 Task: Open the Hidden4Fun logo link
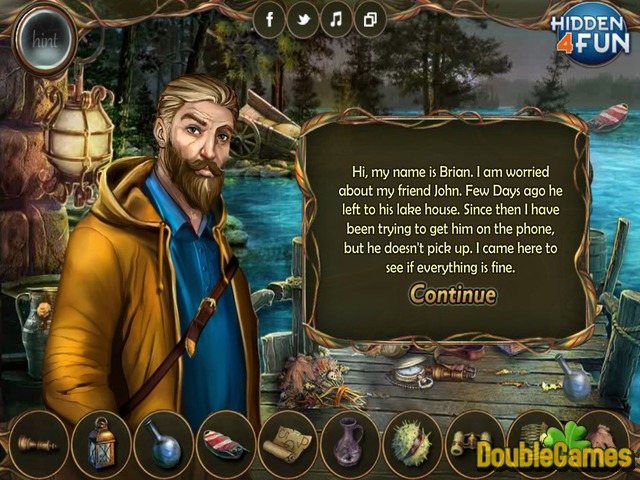tap(590, 31)
